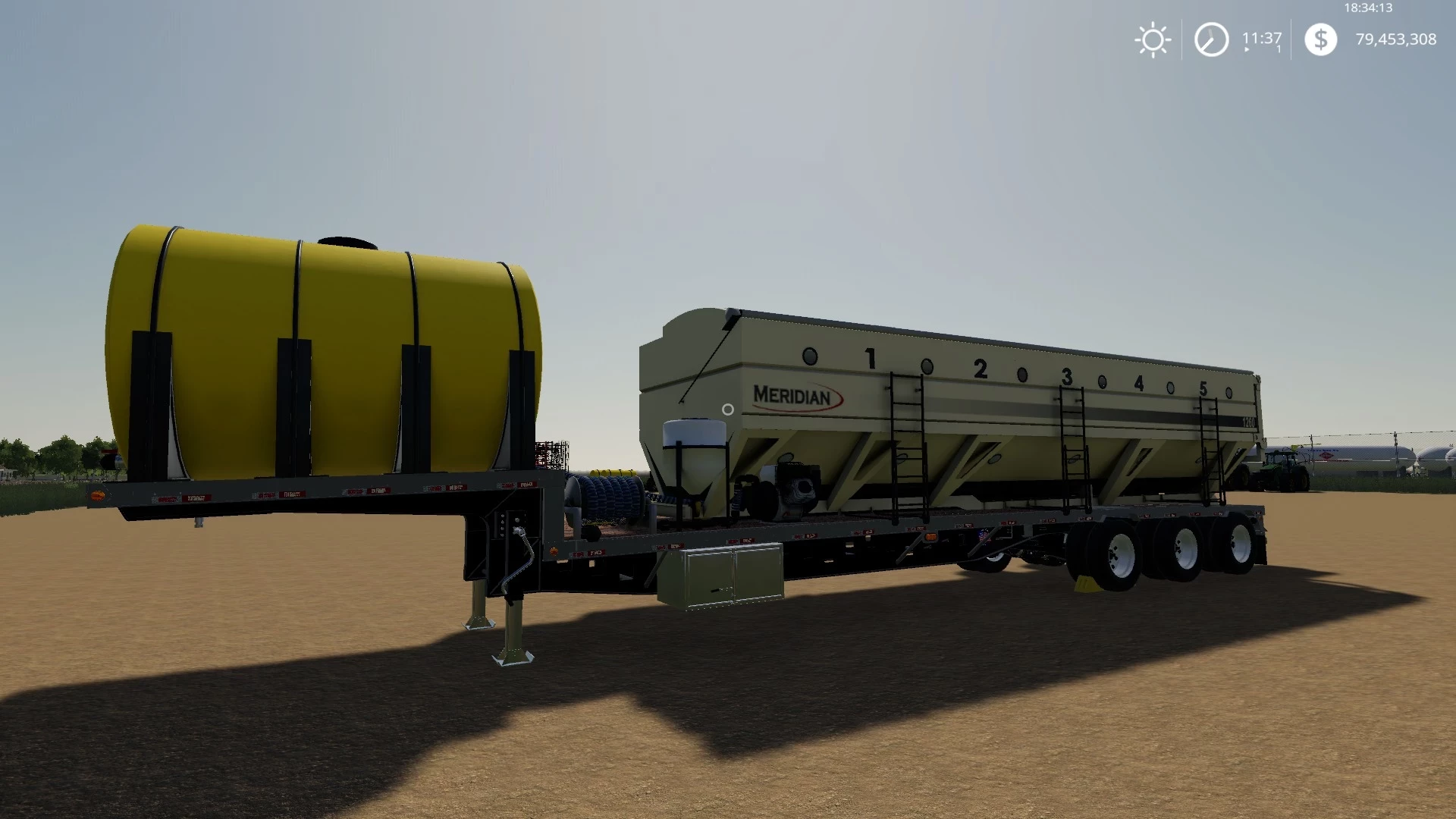Click the sun weather icon in the HUD
This screenshot has width=1456, height=819.
(1152, 39)
